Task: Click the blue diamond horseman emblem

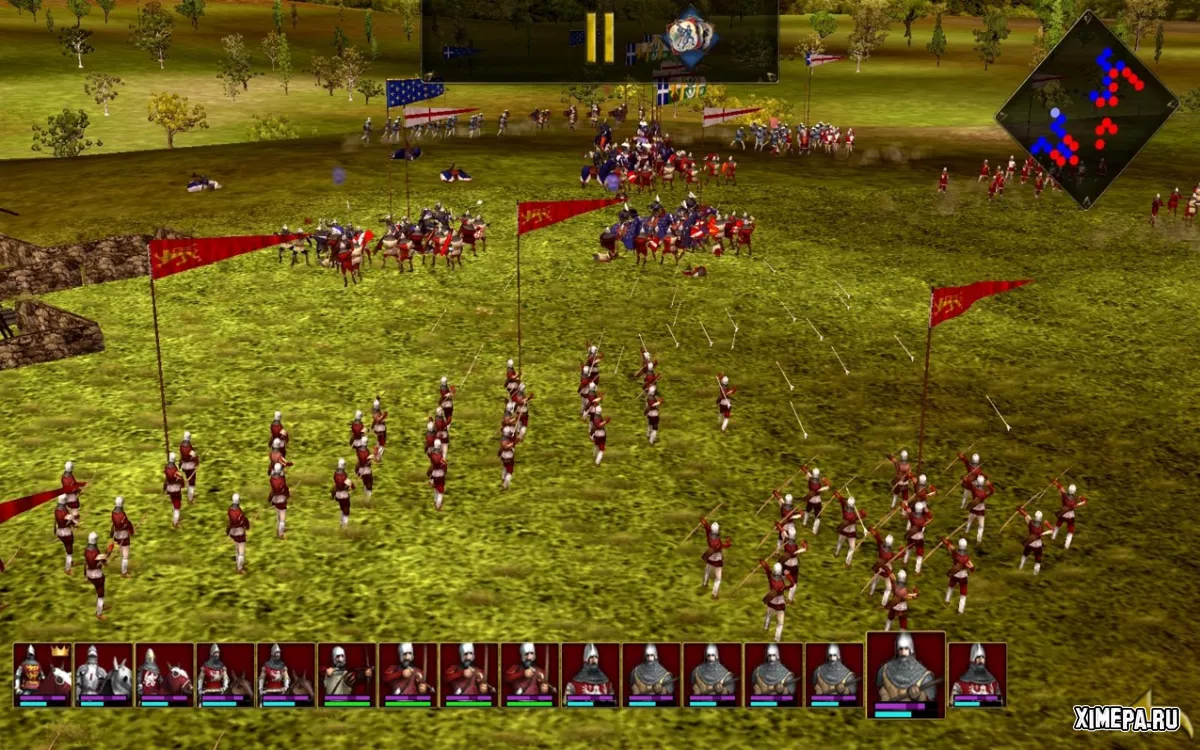Action: point(690,35)
